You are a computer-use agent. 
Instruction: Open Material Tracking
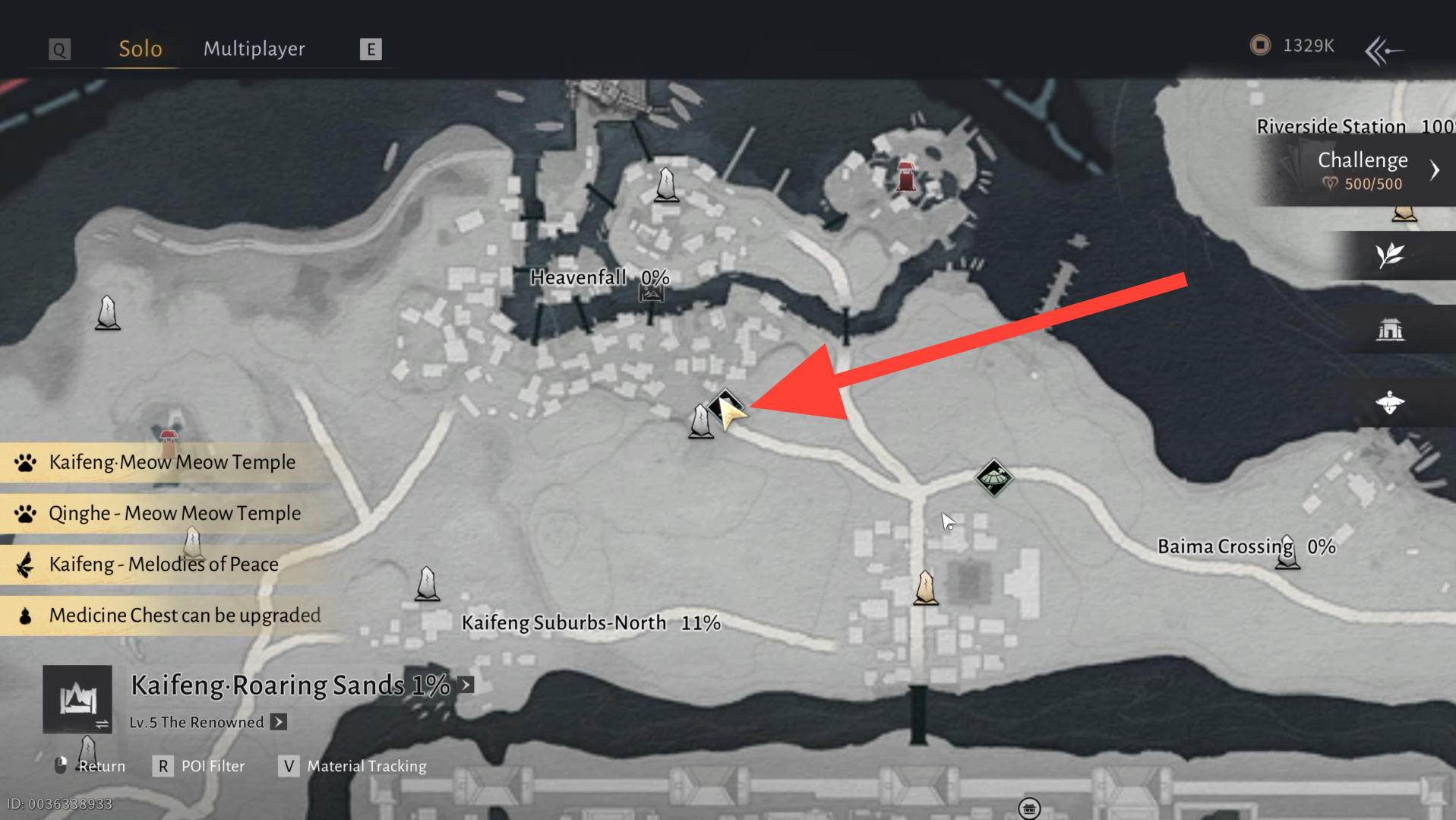coord(352,766)
